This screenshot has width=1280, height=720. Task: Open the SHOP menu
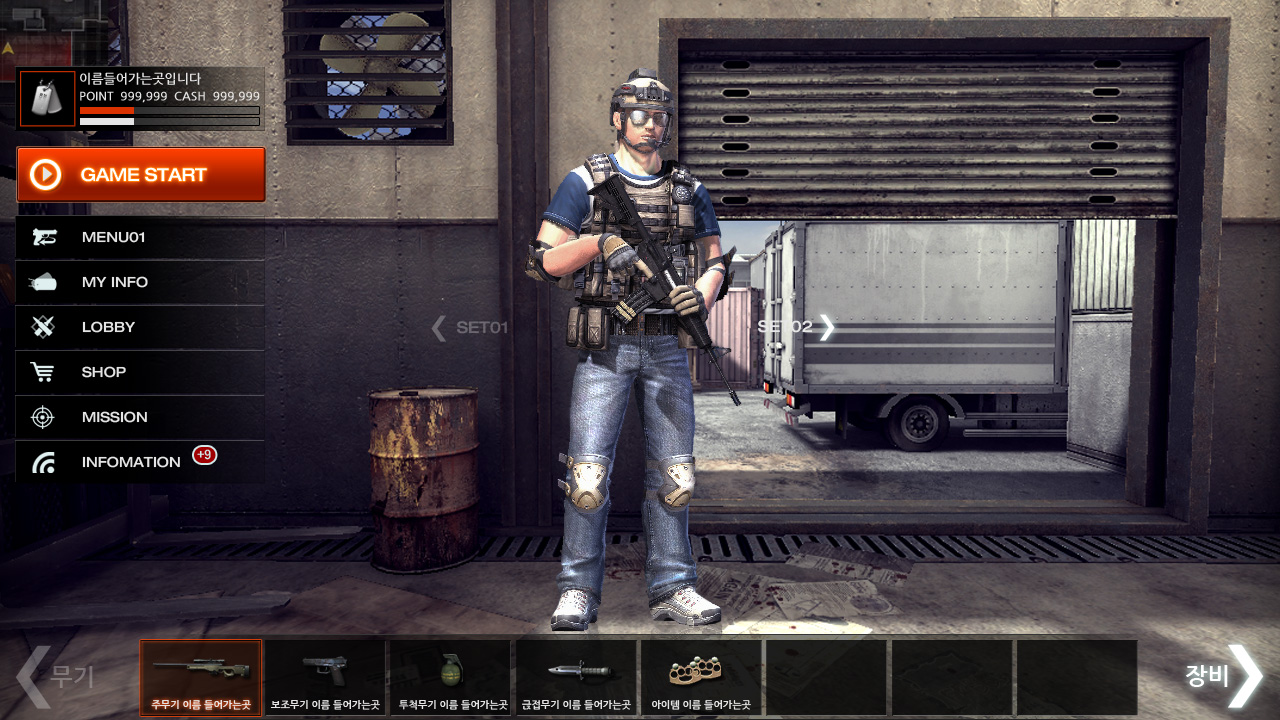point(140,372)
